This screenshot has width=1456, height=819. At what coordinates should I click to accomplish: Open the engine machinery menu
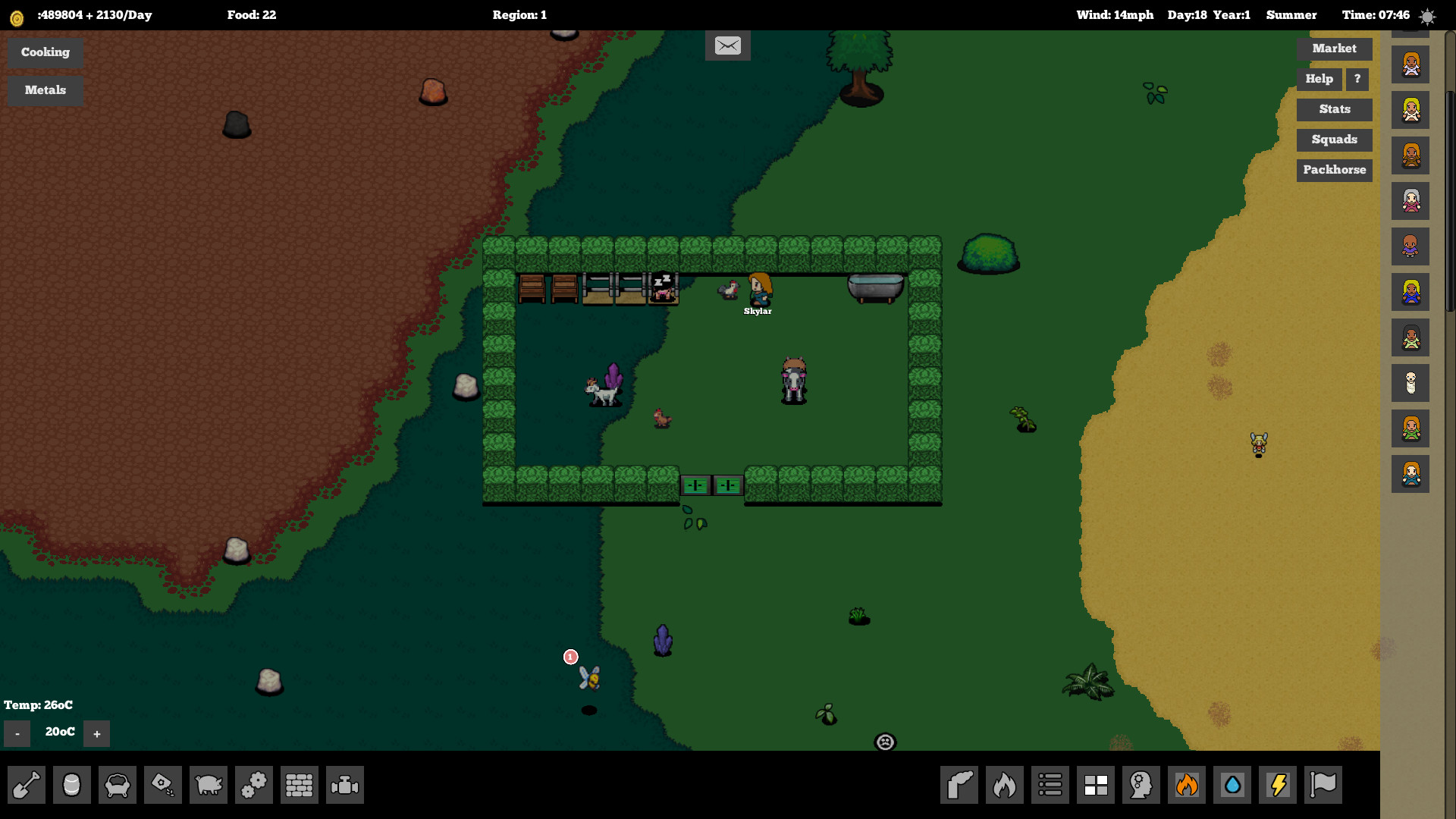tap(345, 785)
